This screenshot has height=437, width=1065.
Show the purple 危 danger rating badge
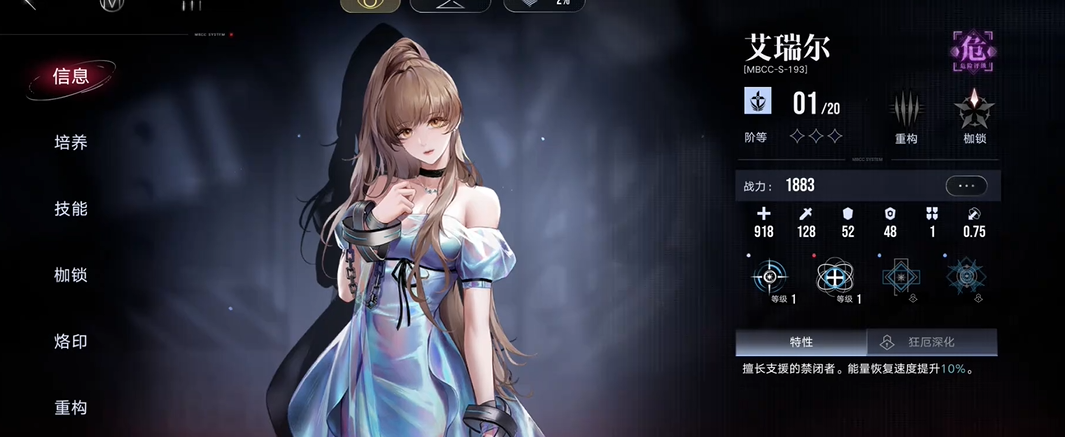tap(973, 49)
